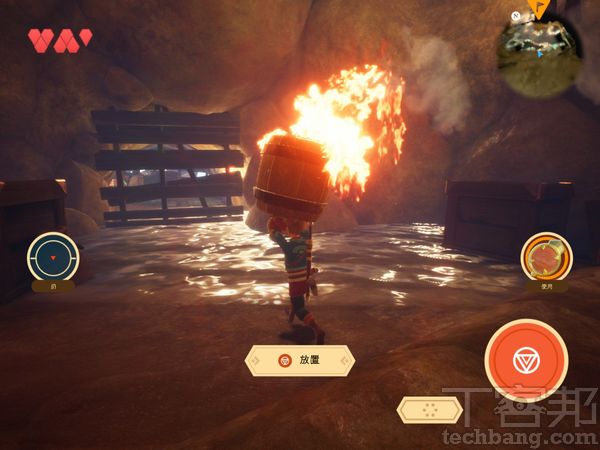The height and width of the screenshot is (450, 600).
Task: Activate the circular target lock-on button
Action: pos(53,256)
